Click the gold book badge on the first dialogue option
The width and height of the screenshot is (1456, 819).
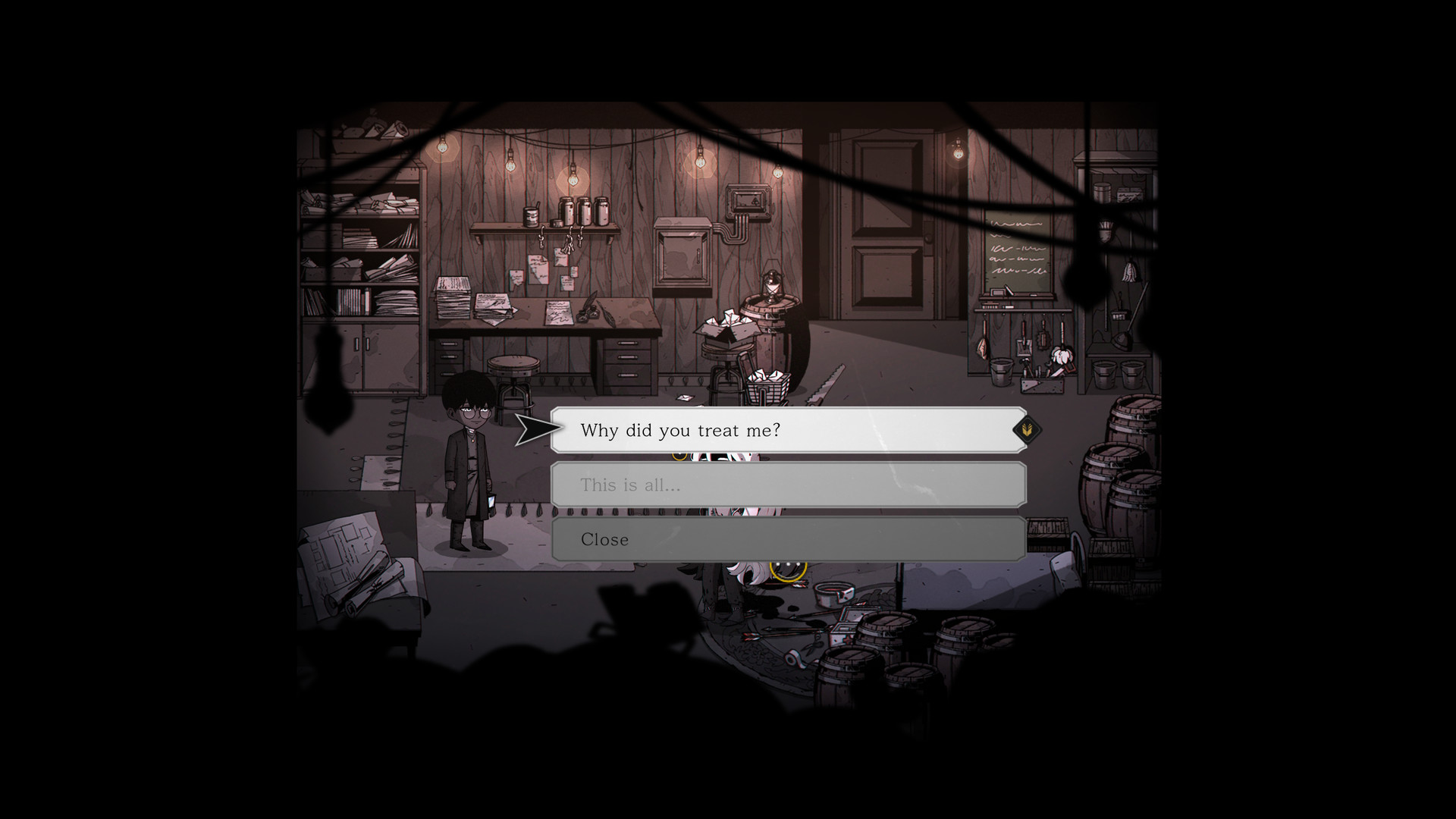[1028, 429]
